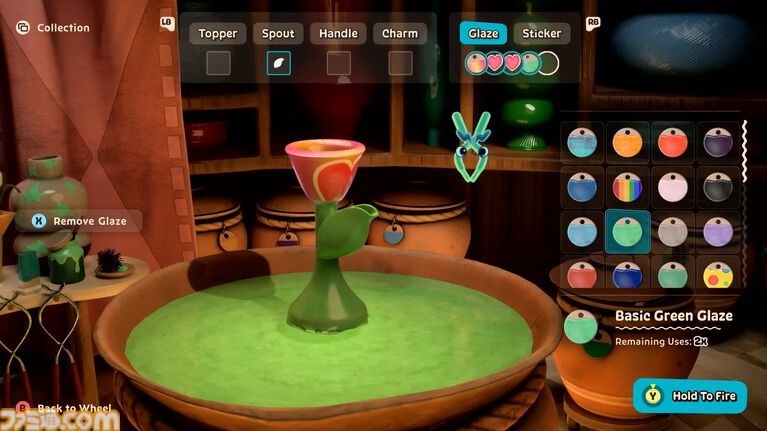Choose the orange glaze
This screenshot has height=431, width=767.
(x=627, y=142)
